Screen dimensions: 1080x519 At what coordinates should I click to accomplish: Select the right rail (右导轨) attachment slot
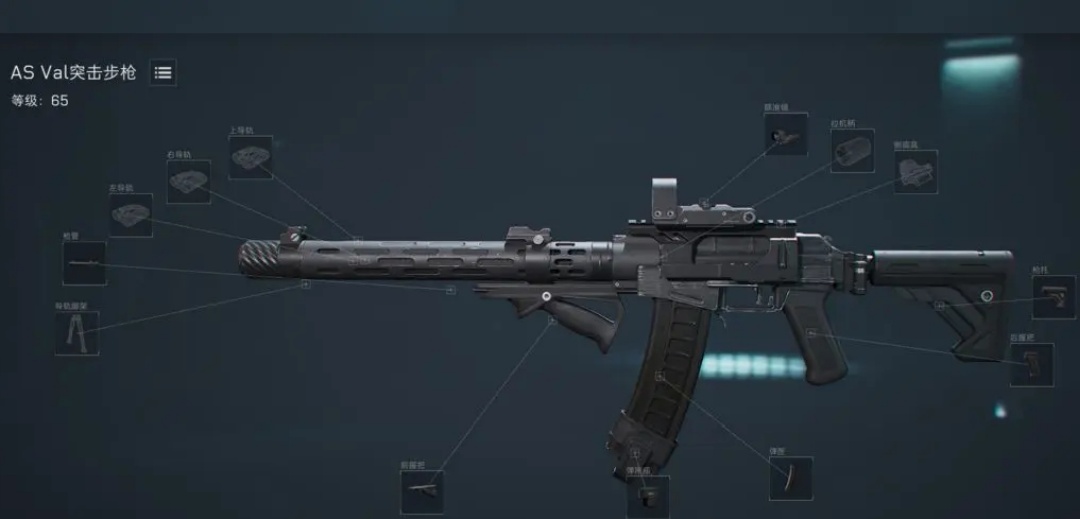tap(188, 181)
